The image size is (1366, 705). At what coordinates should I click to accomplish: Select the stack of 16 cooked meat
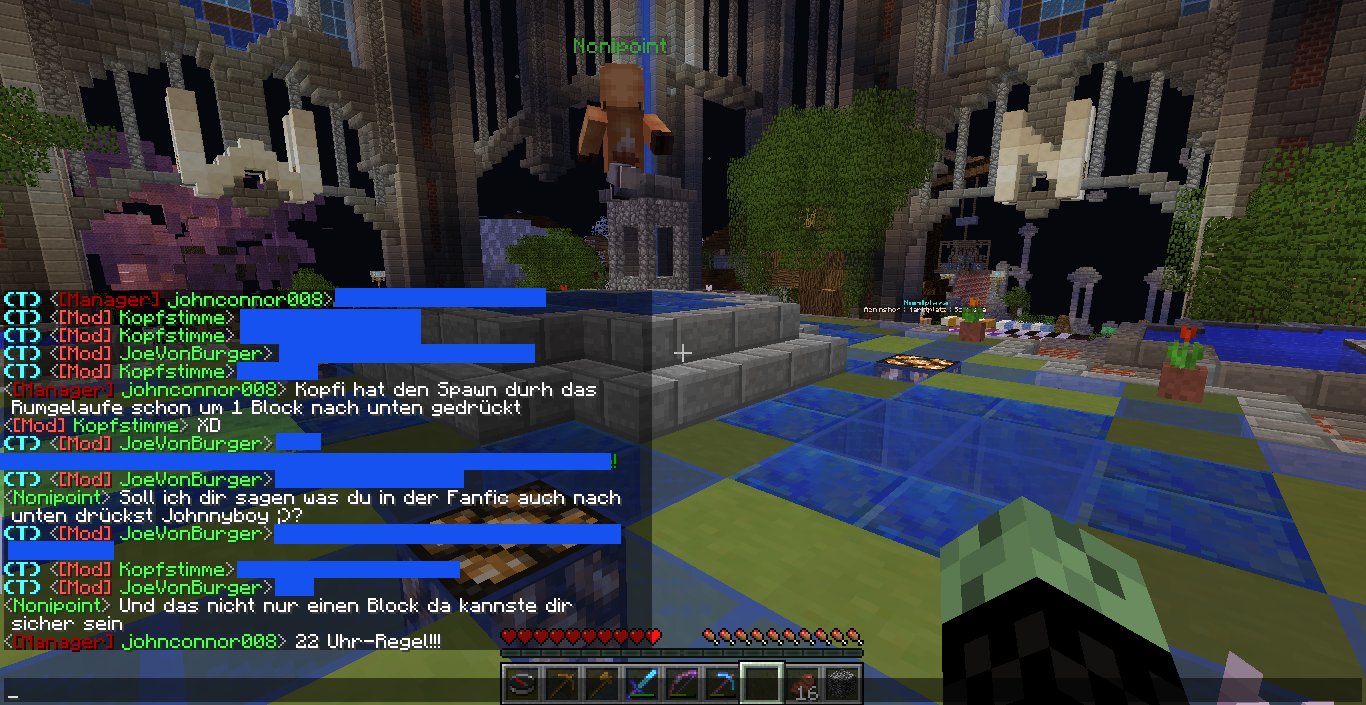coord(801,685)
